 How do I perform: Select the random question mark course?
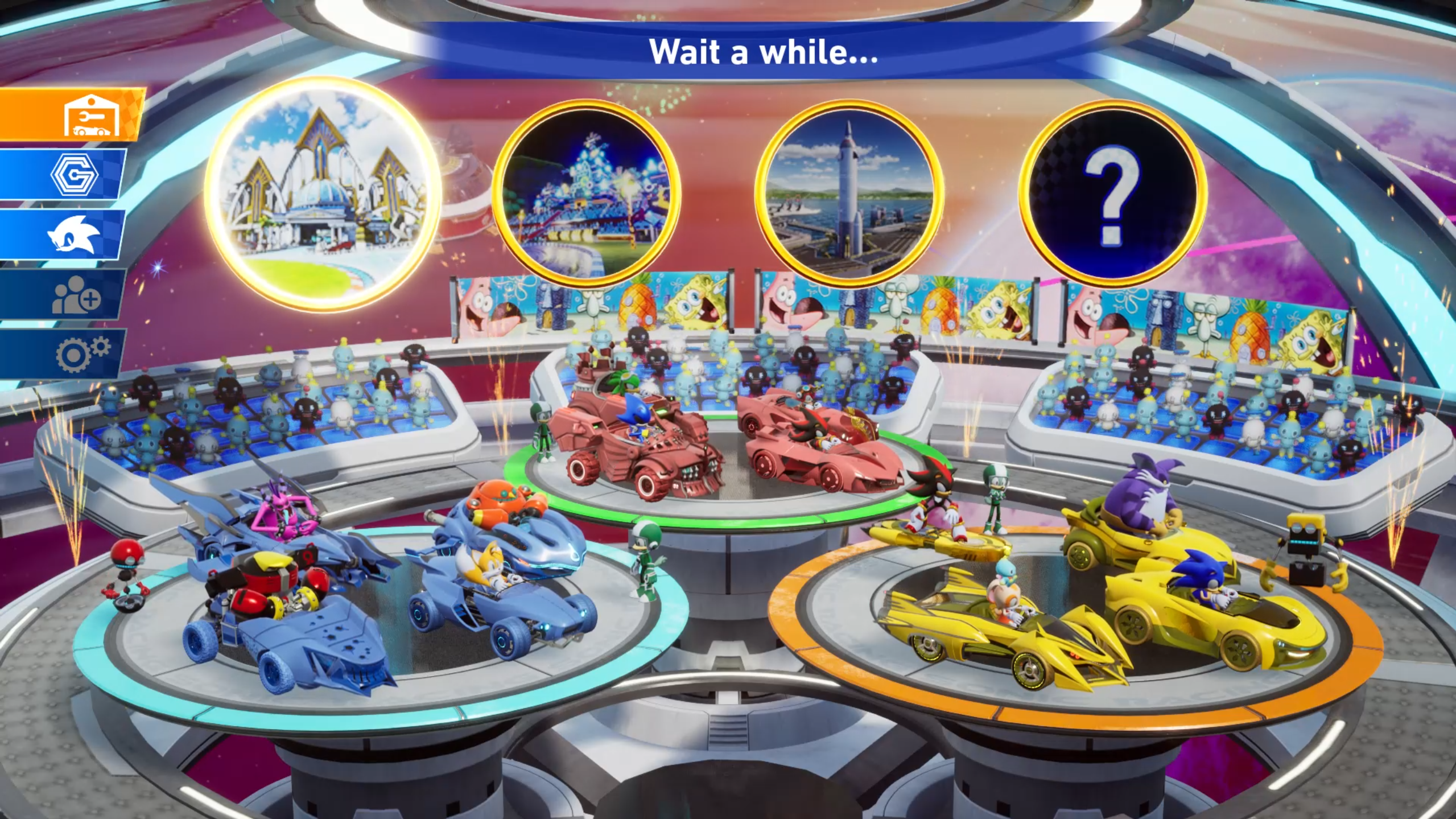[x=1112, y=195]
